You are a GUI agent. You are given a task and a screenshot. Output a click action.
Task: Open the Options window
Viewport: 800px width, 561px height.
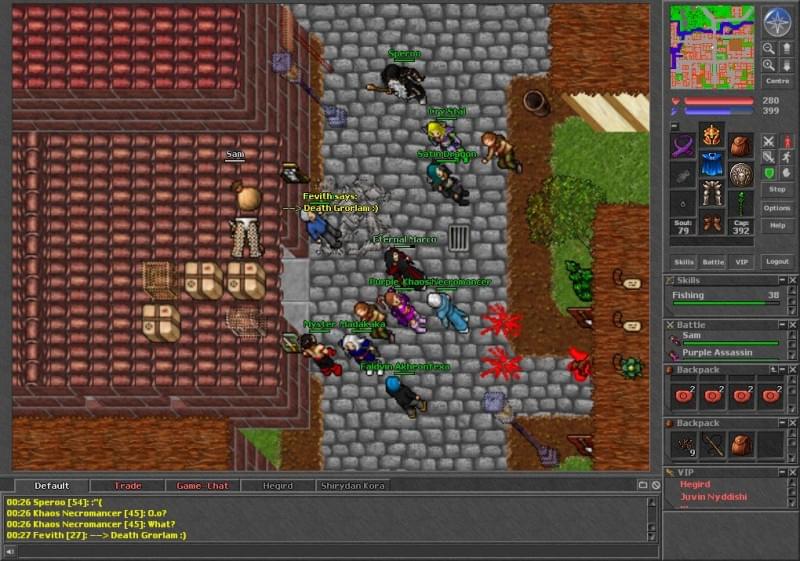pyautogui.click(x=776, y=208)
